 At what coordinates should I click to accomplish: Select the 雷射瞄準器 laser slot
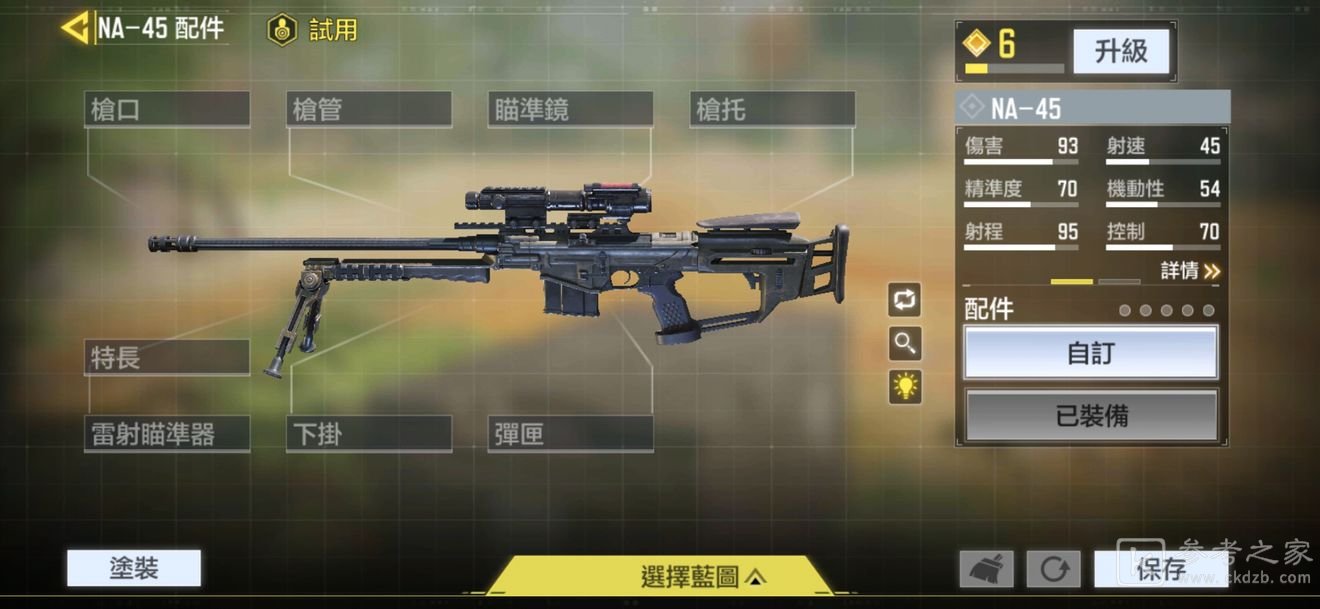[166, 434]
